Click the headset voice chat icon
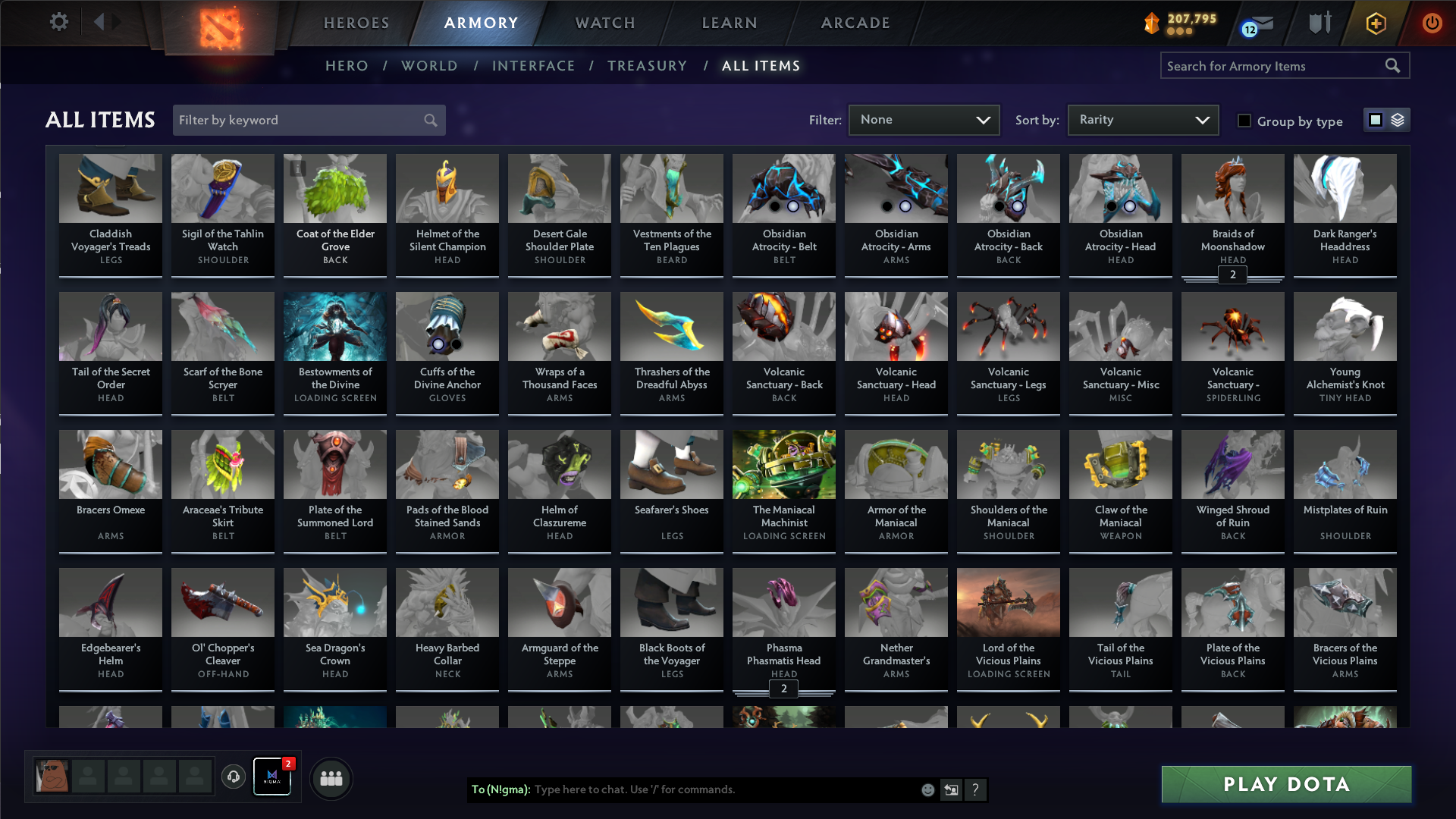 coord(233,777)
